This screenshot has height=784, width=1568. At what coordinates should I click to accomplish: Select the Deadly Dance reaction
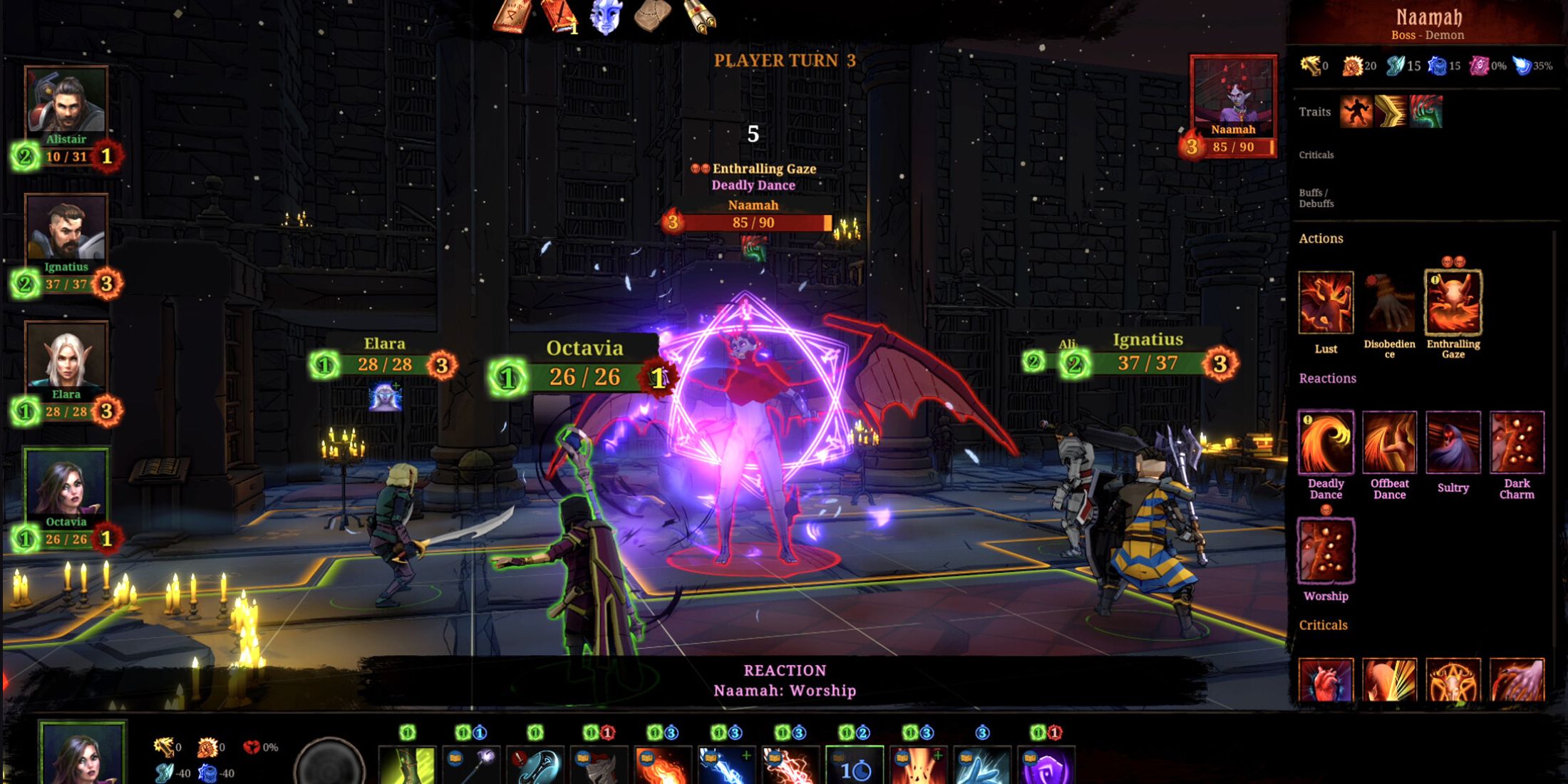1326,442
